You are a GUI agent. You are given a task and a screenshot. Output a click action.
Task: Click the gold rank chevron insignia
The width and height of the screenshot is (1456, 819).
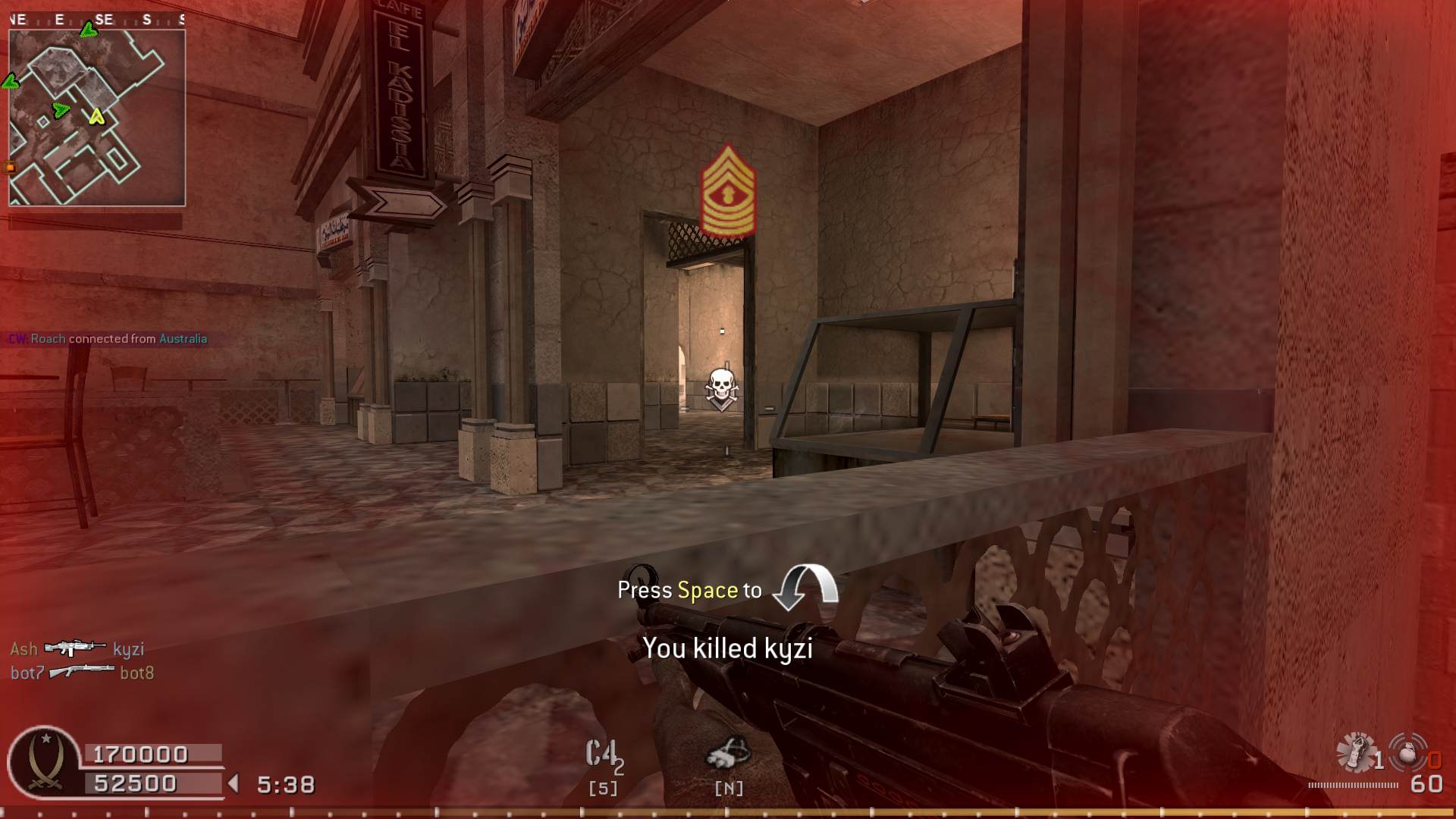pos(729,192)
